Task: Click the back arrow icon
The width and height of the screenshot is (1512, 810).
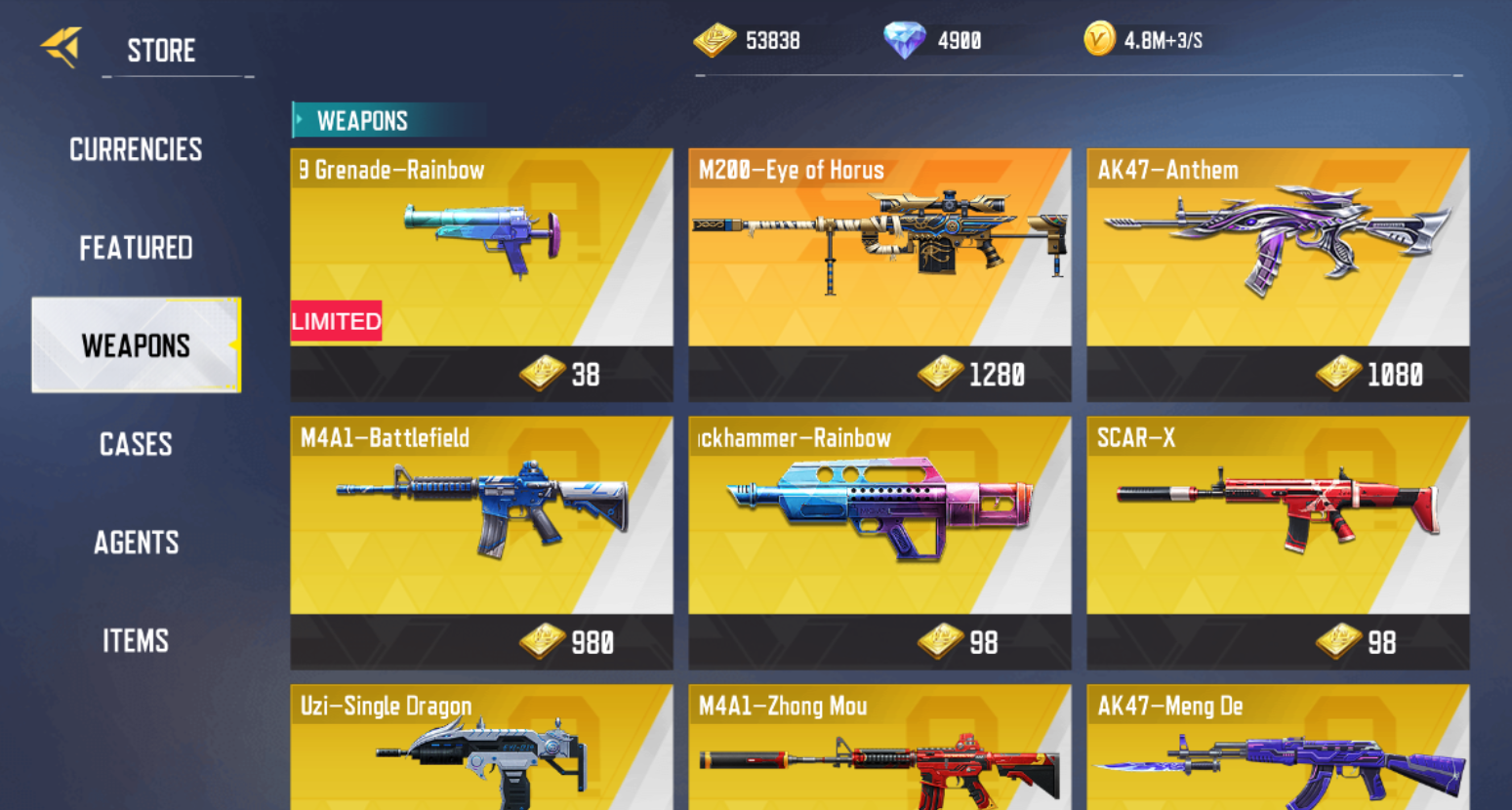Action: [x=61, y=46]
